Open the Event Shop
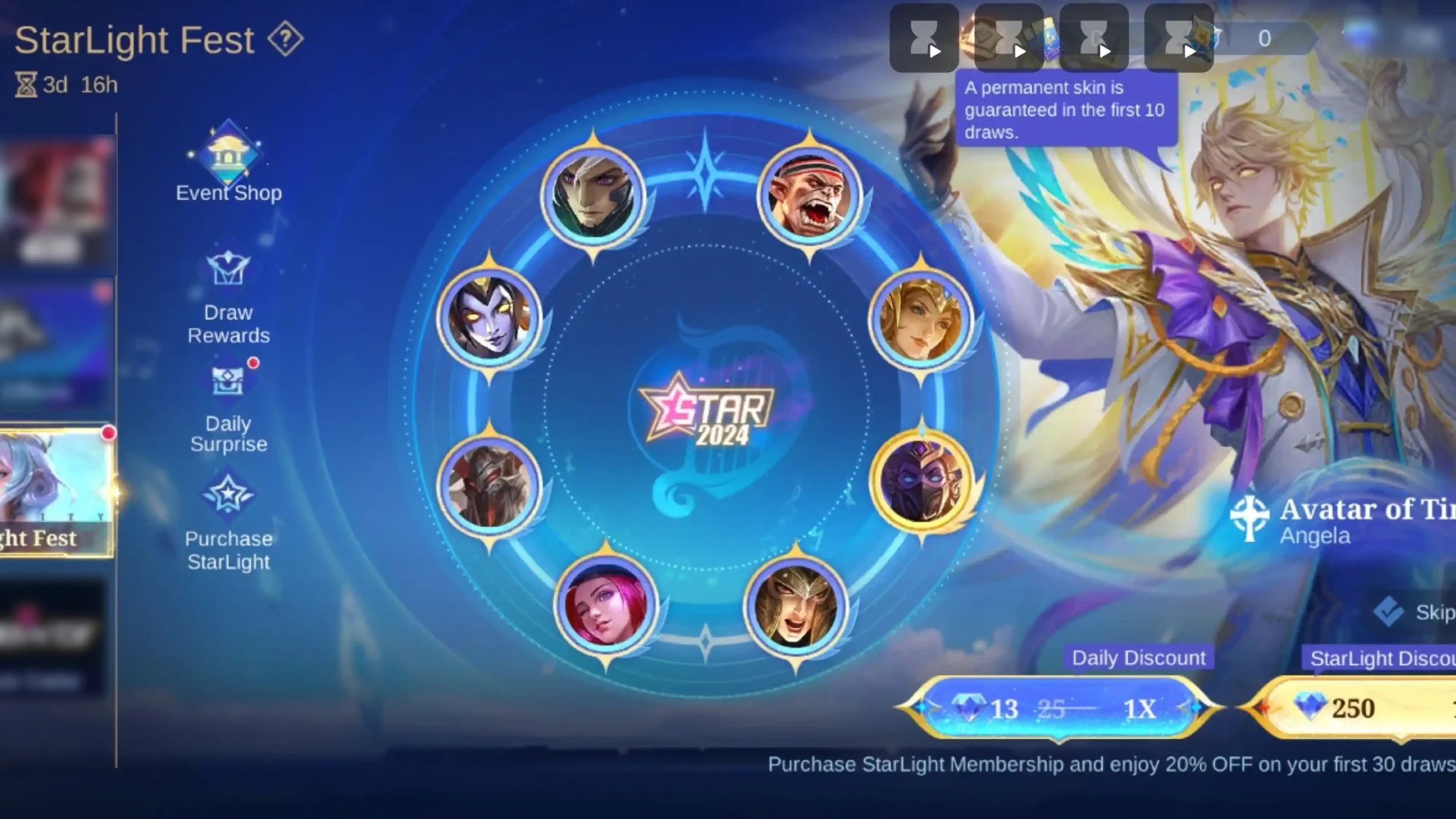The image size is (1456, 819). coord(228,163)
